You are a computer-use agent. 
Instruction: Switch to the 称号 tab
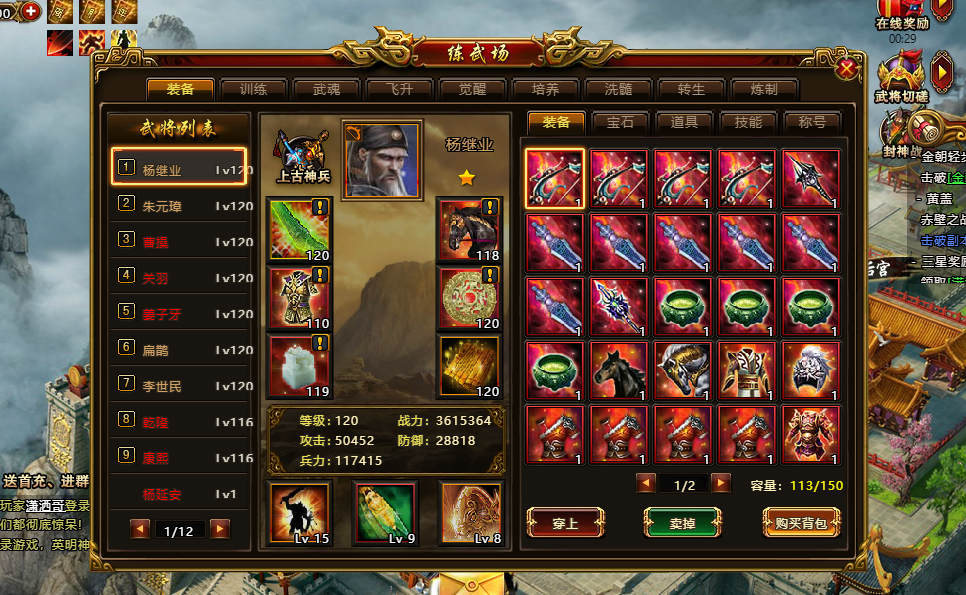812,122
